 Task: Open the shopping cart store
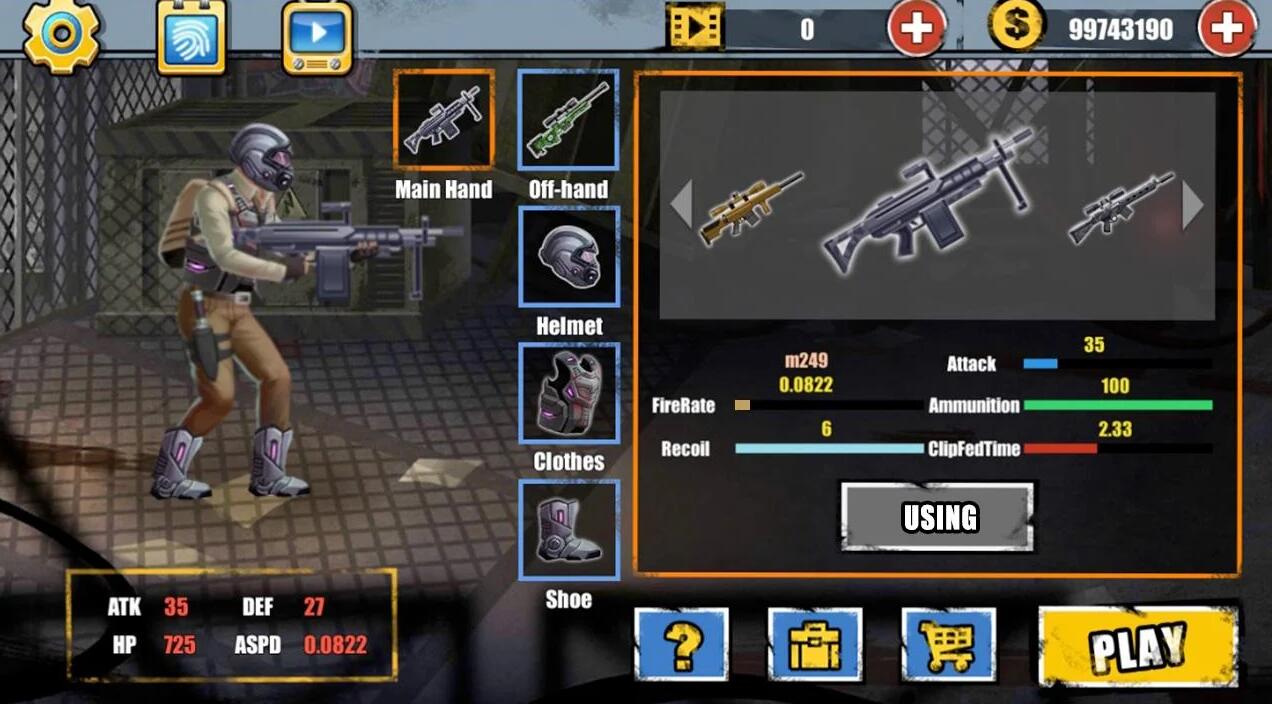point(948,645)
